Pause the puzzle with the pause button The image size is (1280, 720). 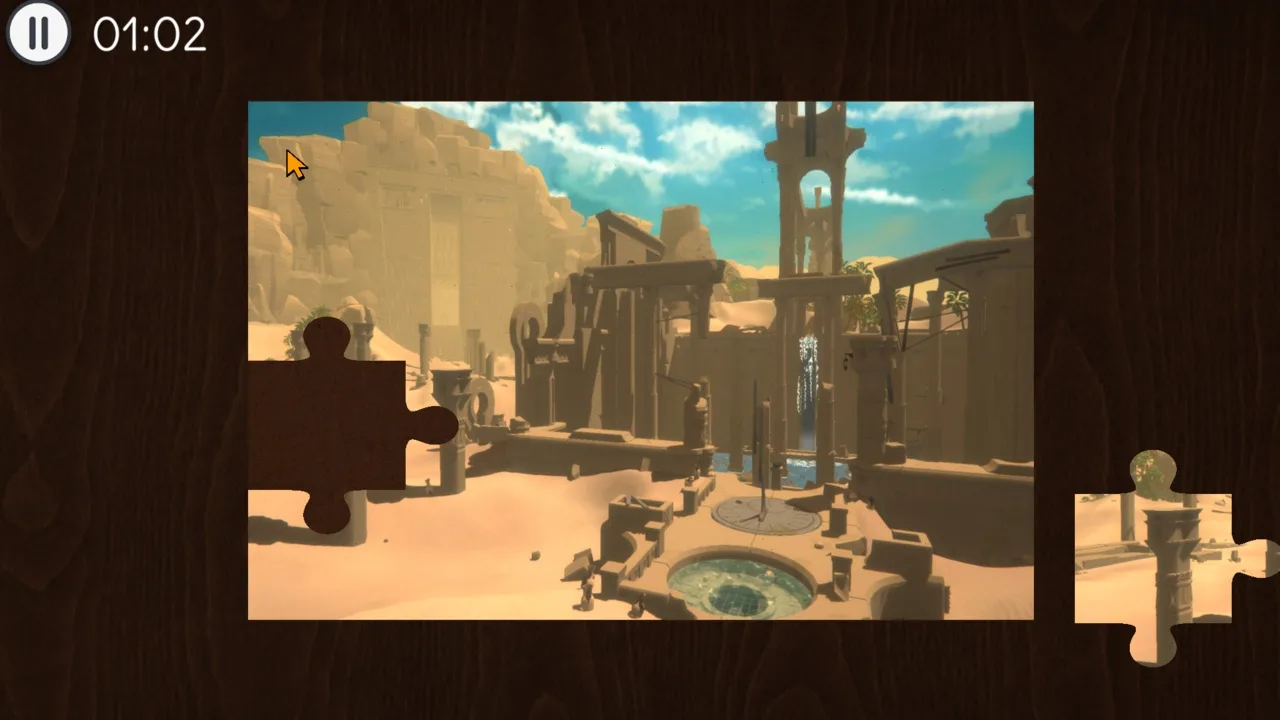[38, 33]
